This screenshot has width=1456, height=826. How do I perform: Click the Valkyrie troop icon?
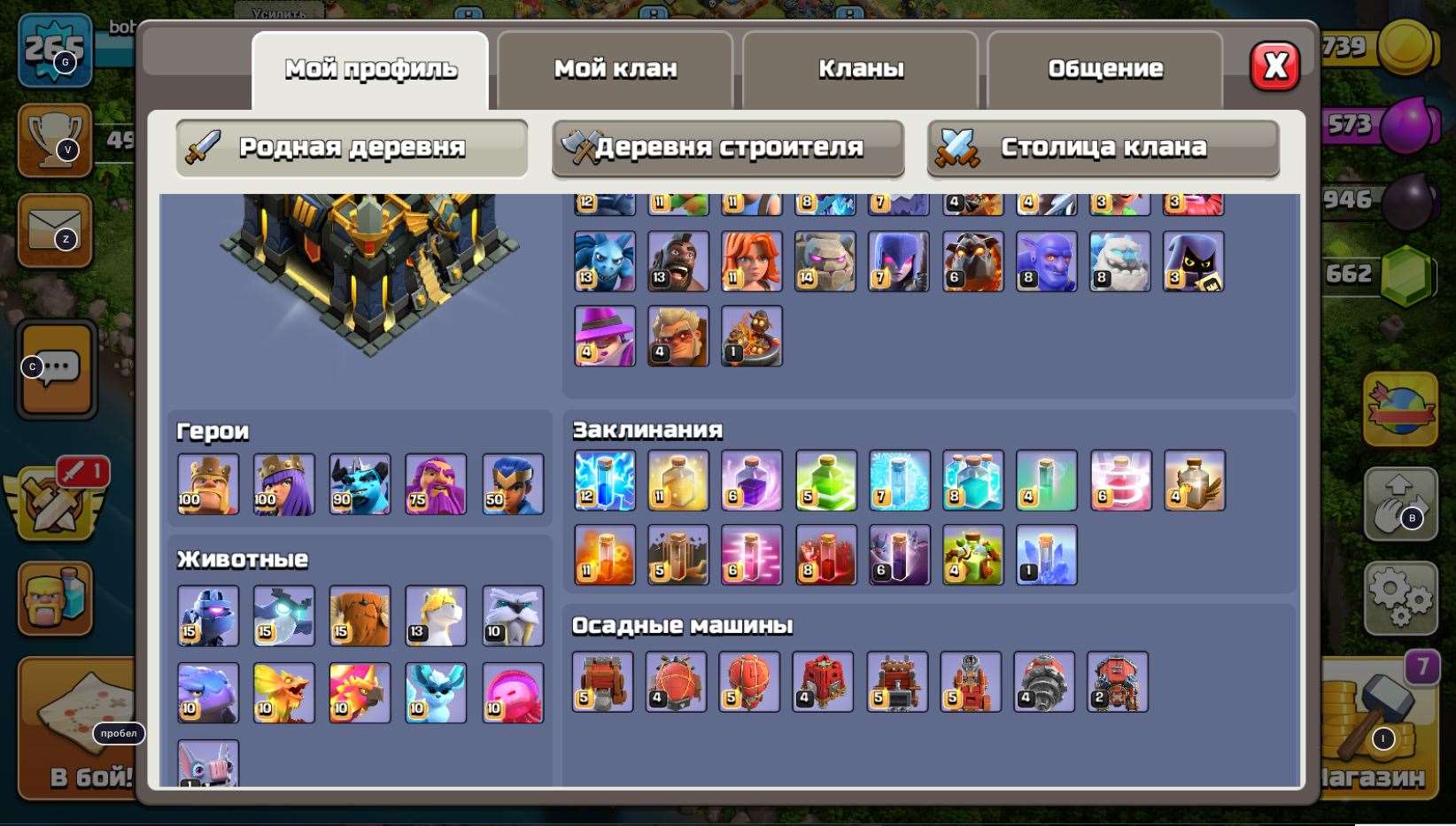pyautogui.click(x=751, y=260)
